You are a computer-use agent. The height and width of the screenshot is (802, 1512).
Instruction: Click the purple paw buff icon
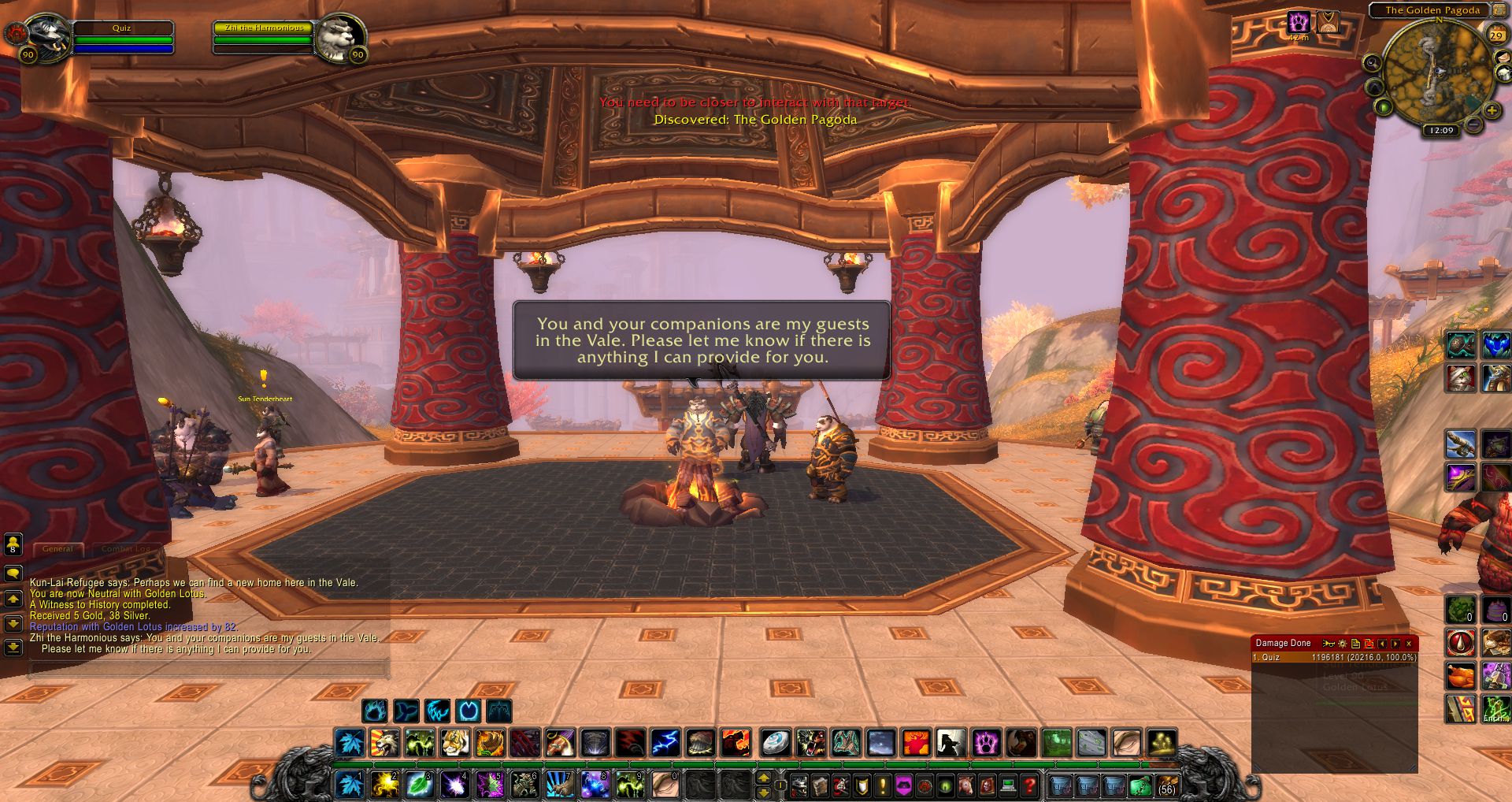(1298, 22)
